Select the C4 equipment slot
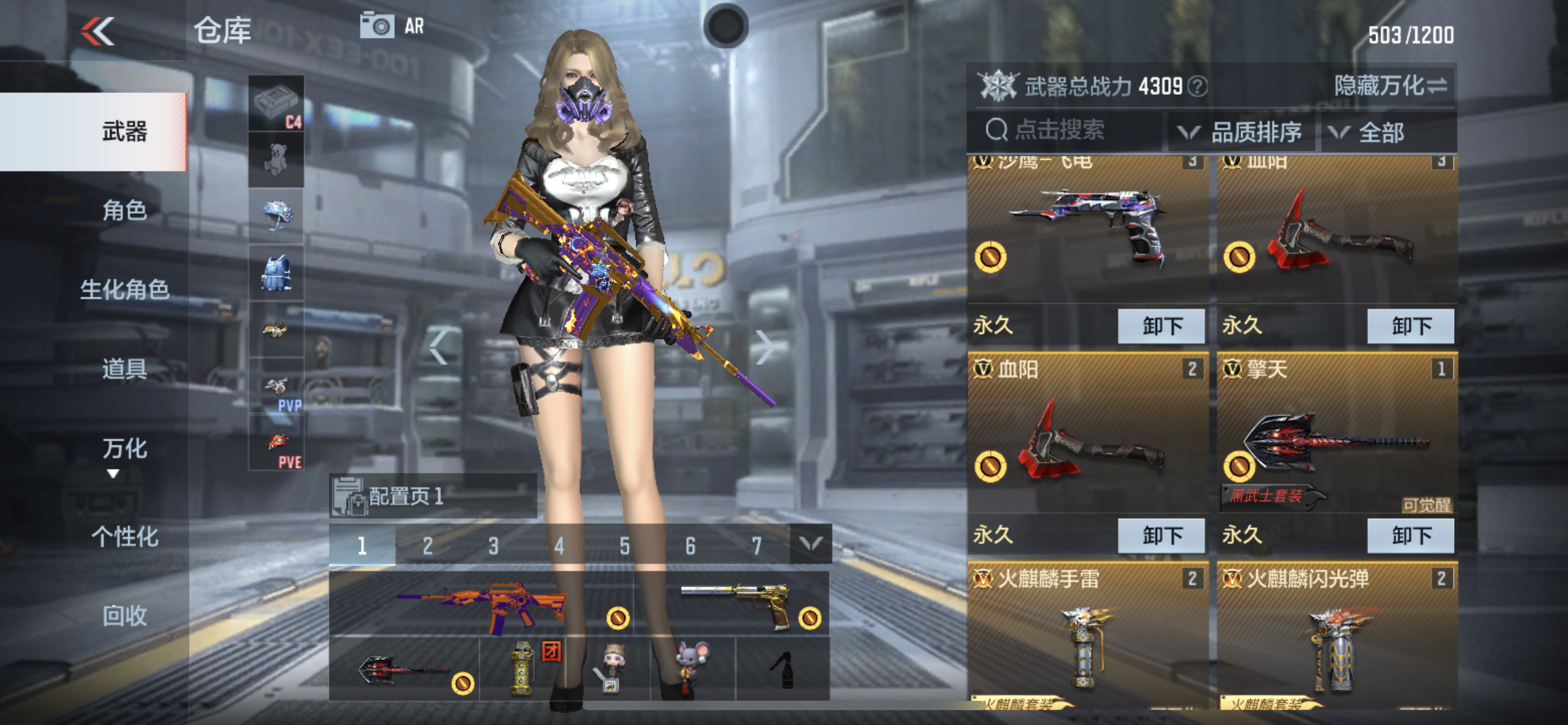The width and height of the screenshot is (1568, 725). (276, 103)
